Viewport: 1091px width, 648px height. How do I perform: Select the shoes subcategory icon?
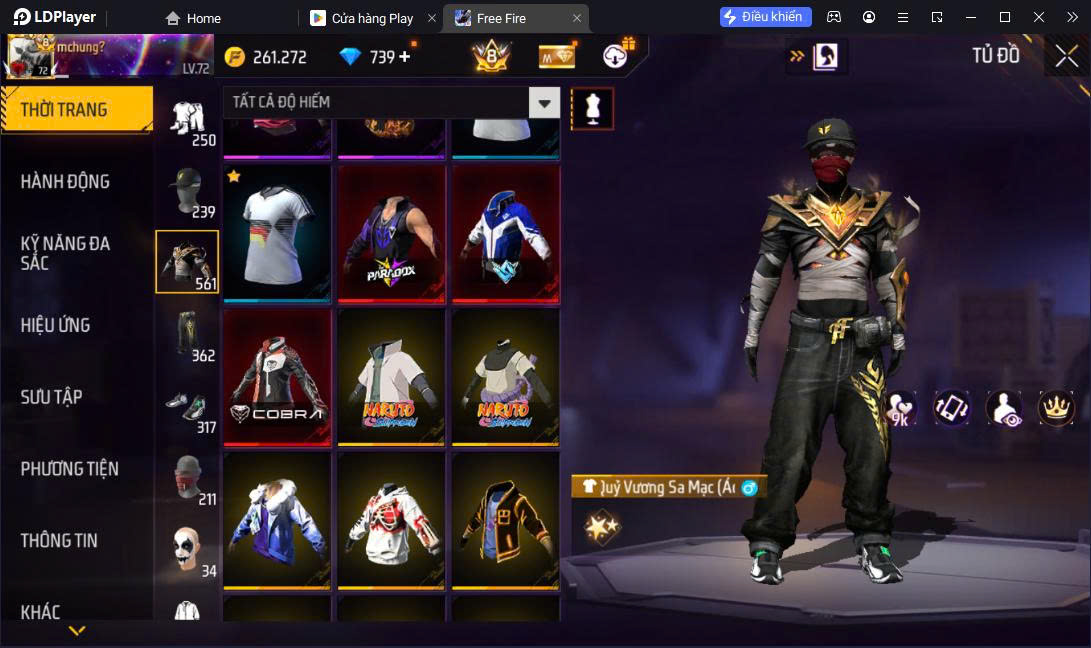pos(187,406)
